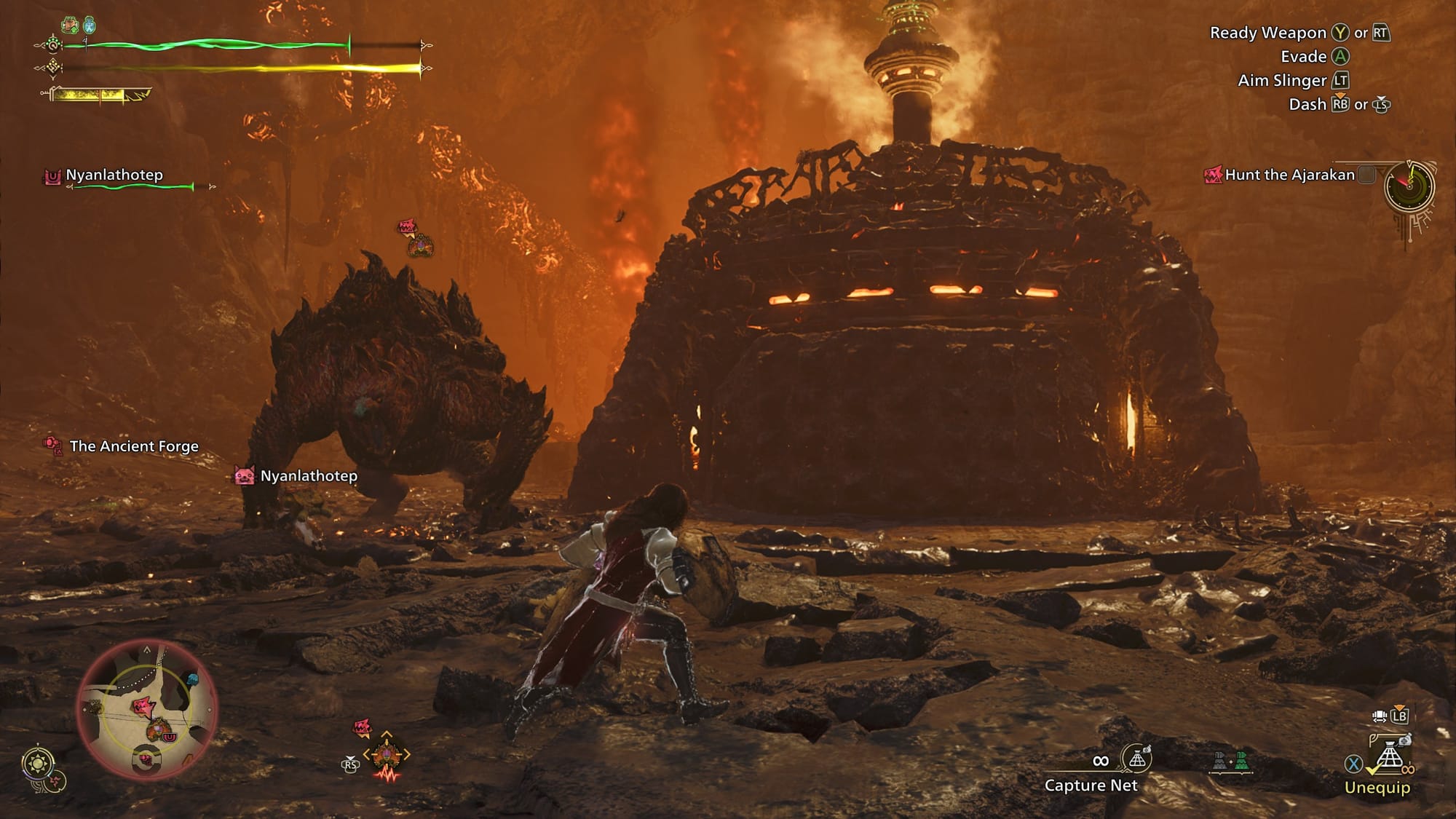Click the blue potion buff icon next to it
The height and width of the screenshot is (819, 1456).
pyautogui.click(x=89, y=25)
